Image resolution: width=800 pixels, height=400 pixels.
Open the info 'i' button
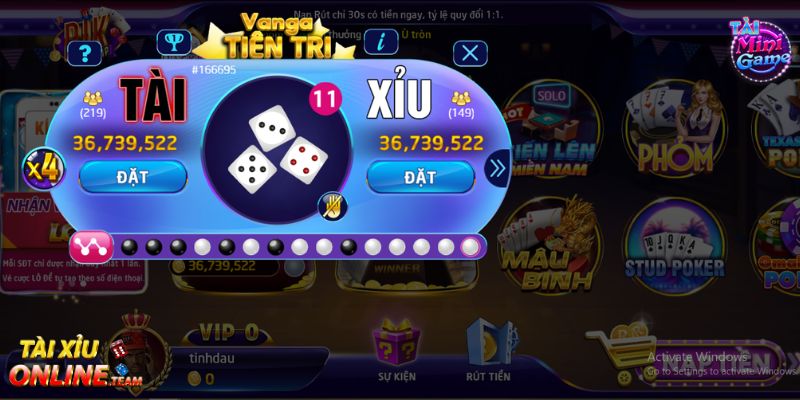381,42
